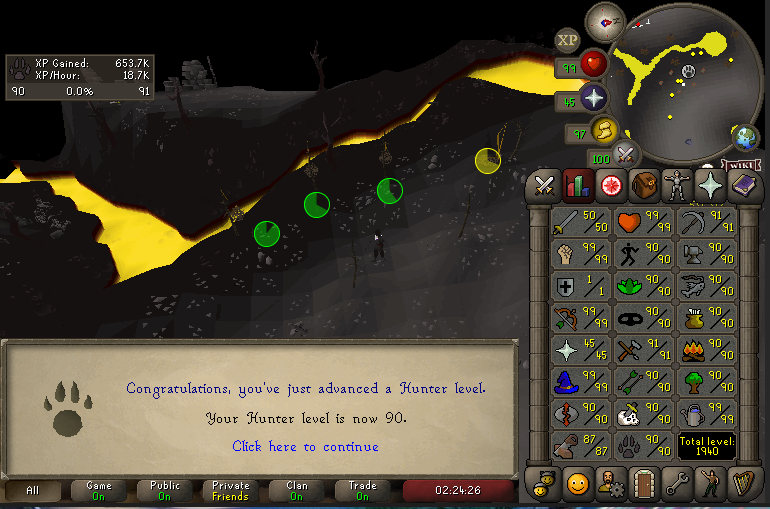Screen dimensions: 770x509
Task: Select the Woodcutting tree skill slot
Action: [706, 382]
